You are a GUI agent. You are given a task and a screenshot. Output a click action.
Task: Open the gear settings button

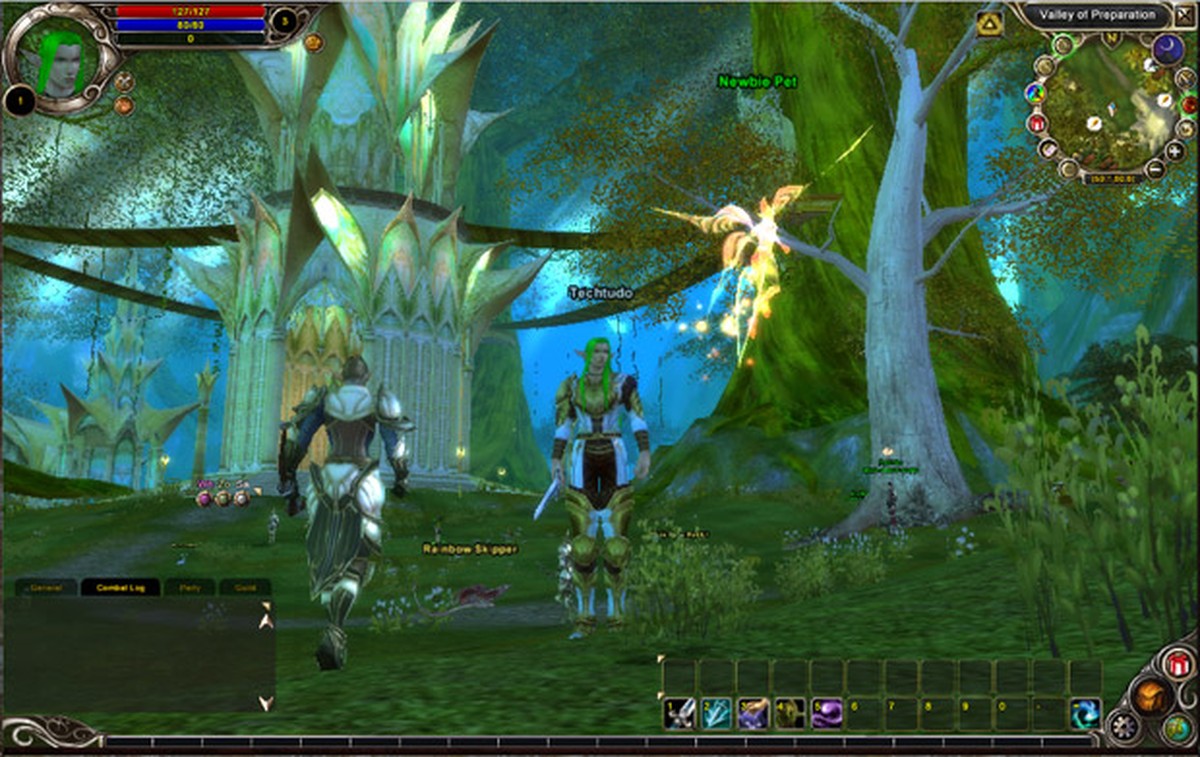(1123, 725)
